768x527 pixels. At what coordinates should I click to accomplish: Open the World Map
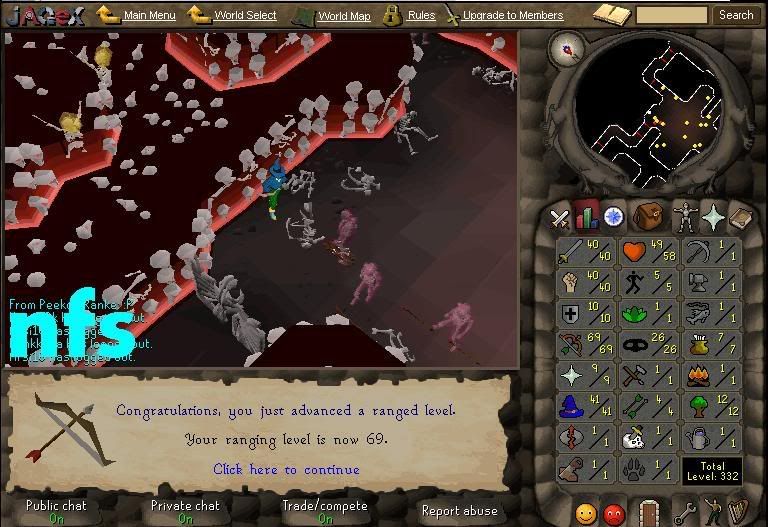pyautogui.click(x=343, y=16)
